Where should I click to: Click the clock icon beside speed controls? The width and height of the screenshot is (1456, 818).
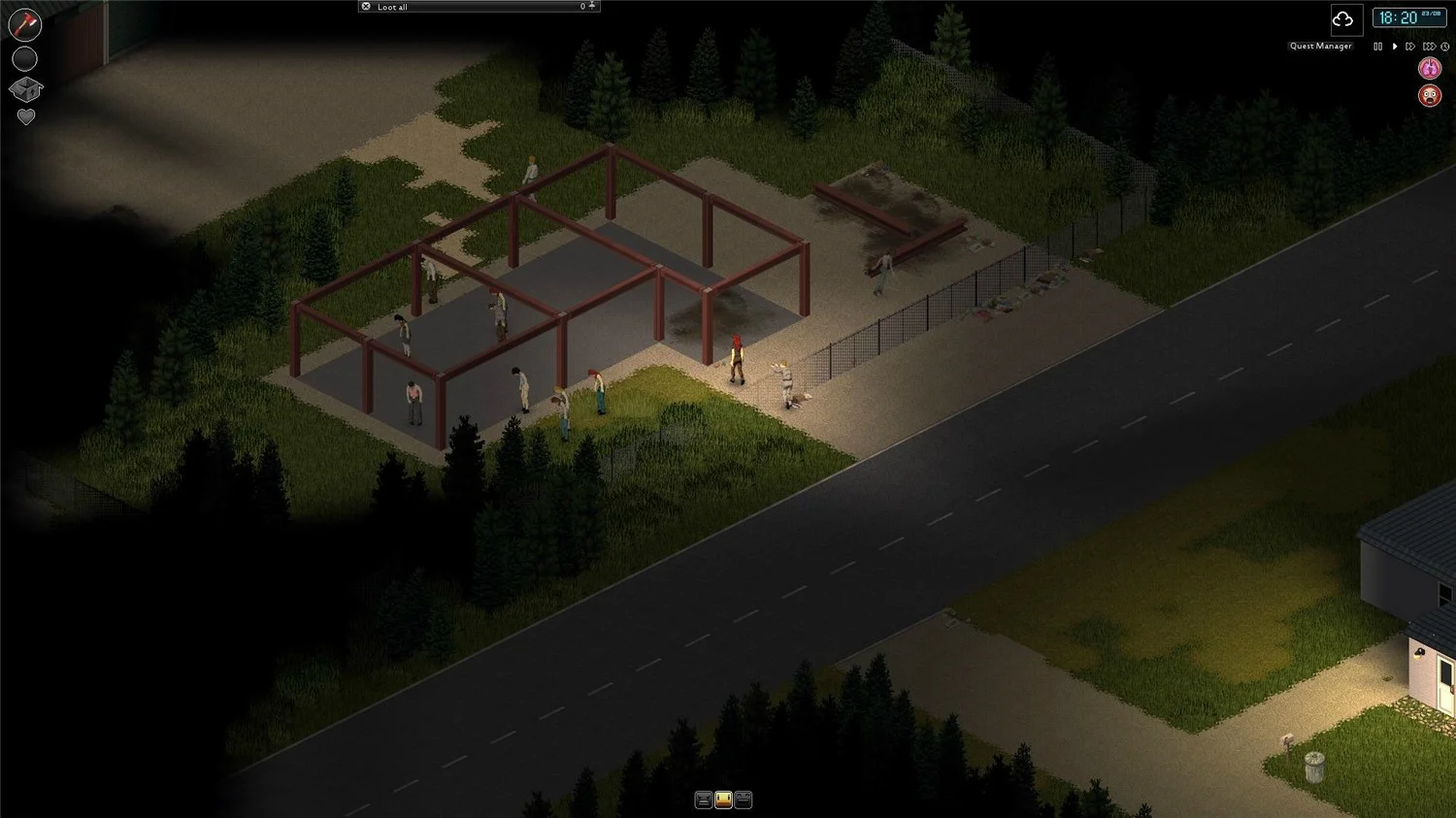1445,47
